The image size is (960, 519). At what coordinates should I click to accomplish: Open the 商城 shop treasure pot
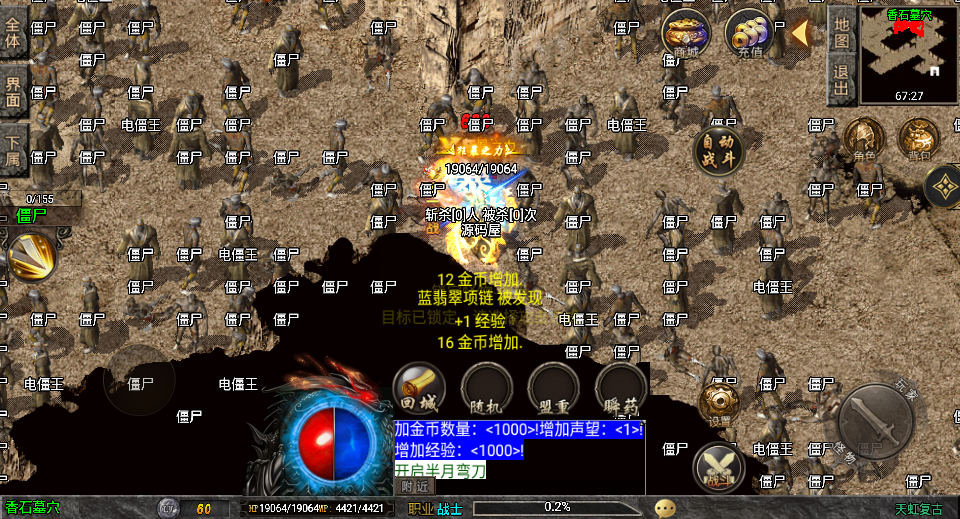point(686,35)
